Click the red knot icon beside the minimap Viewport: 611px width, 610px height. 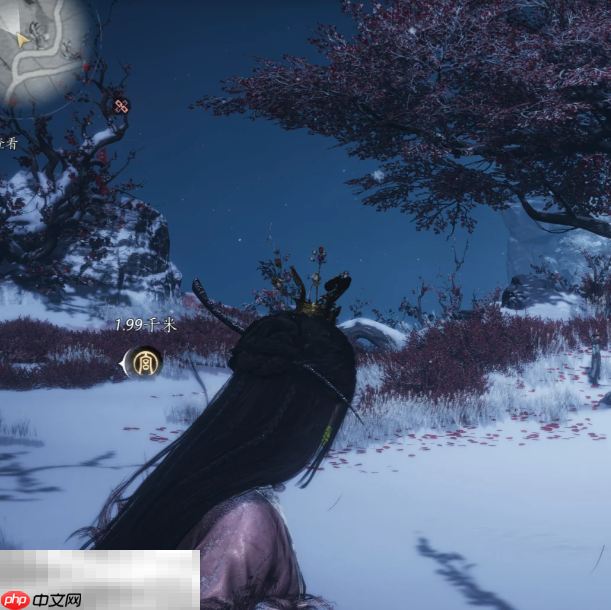point(122,105)
